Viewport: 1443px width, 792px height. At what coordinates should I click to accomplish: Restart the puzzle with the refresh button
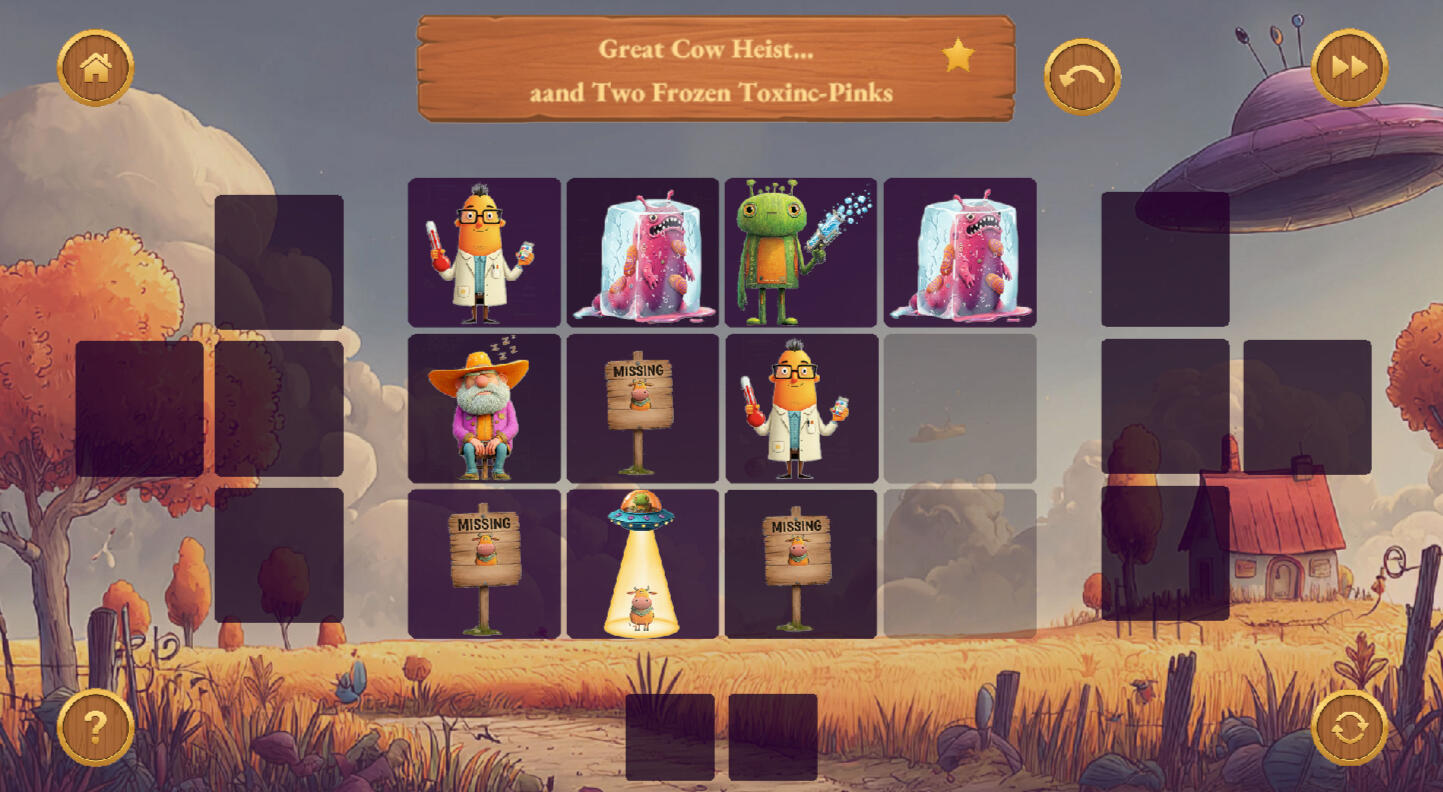tap(1349, 727)
